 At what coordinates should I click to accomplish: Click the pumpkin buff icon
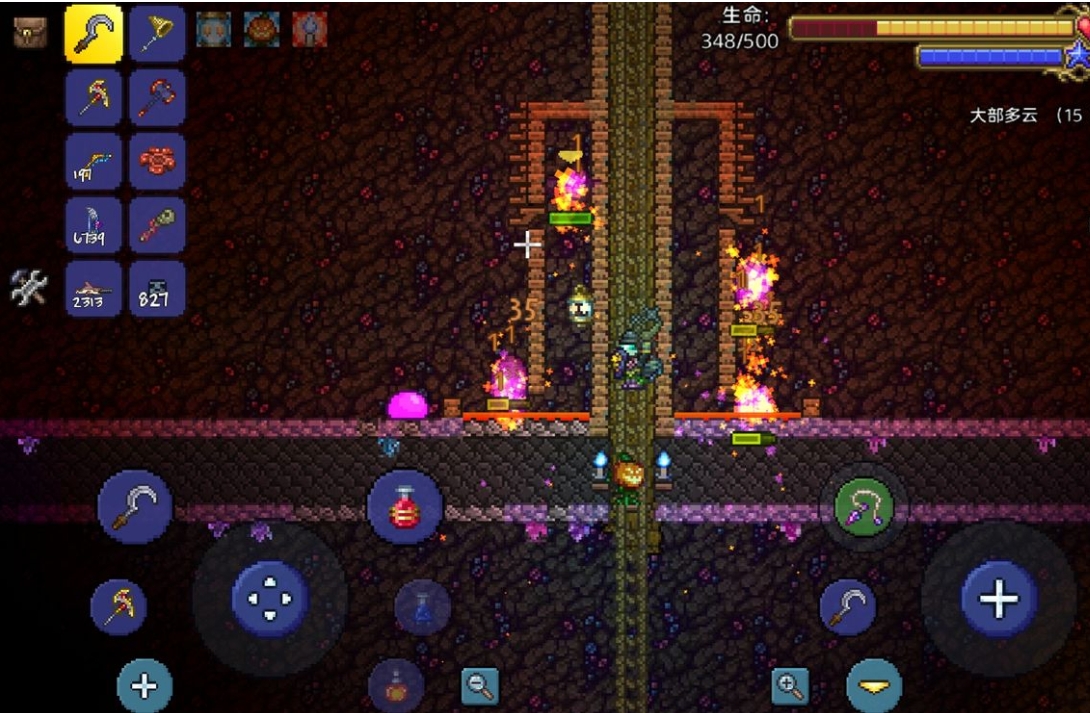(x=261, y=30)
